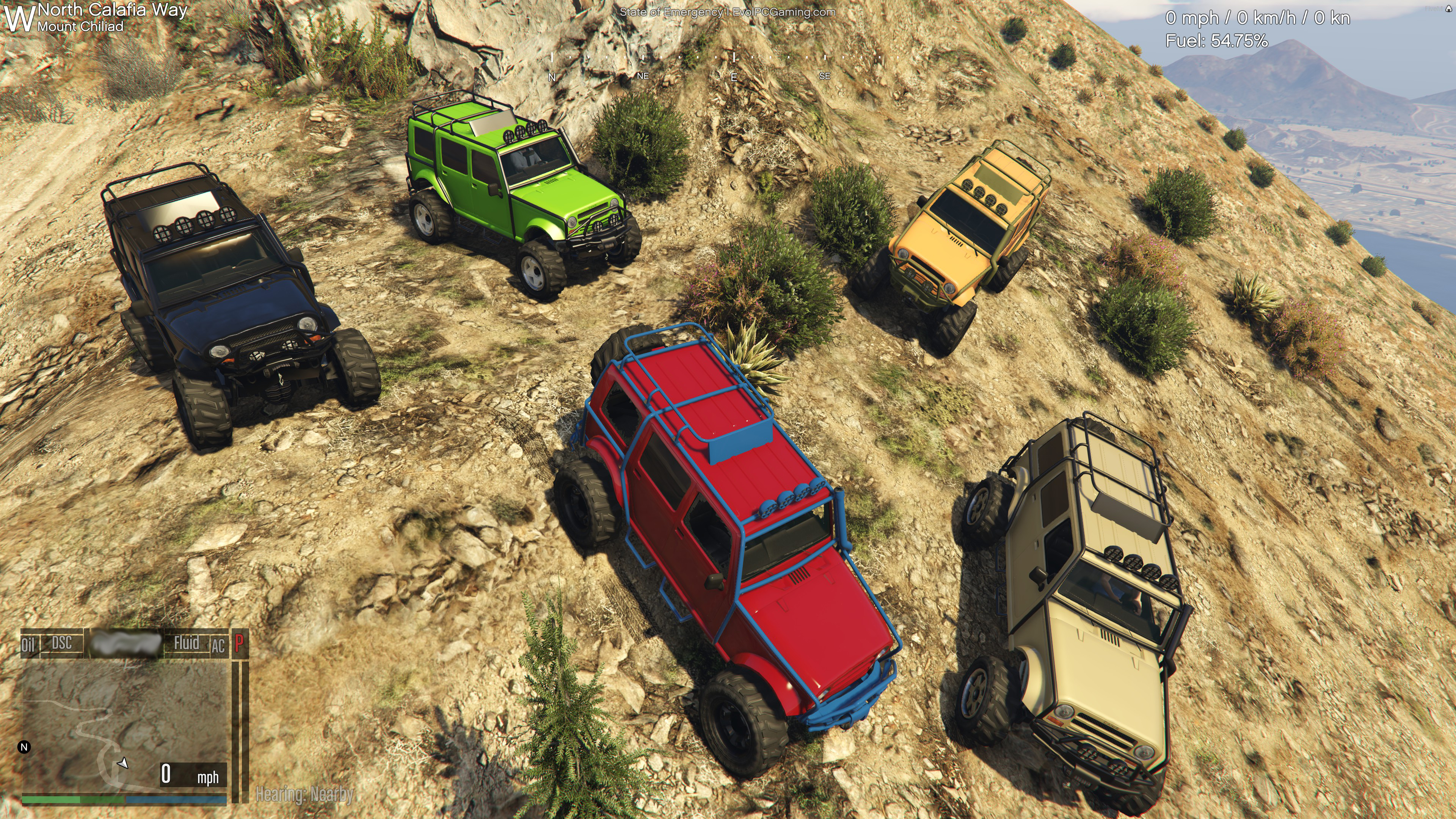Select the player arrow on the minimap
Image resolution: width=1456 pixels, height=819 pixels.
(122, 764)
